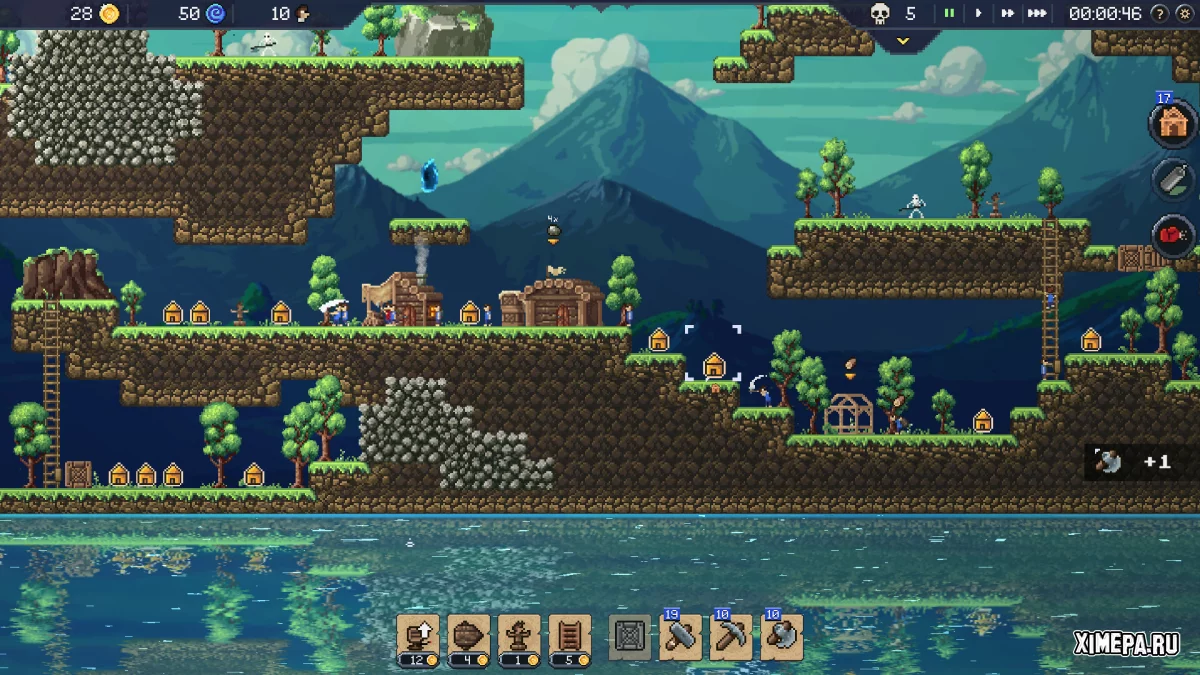This screenshot has height=675, width=1200.
Task: Select the red boxing glove button
Action: [1172, 238]
